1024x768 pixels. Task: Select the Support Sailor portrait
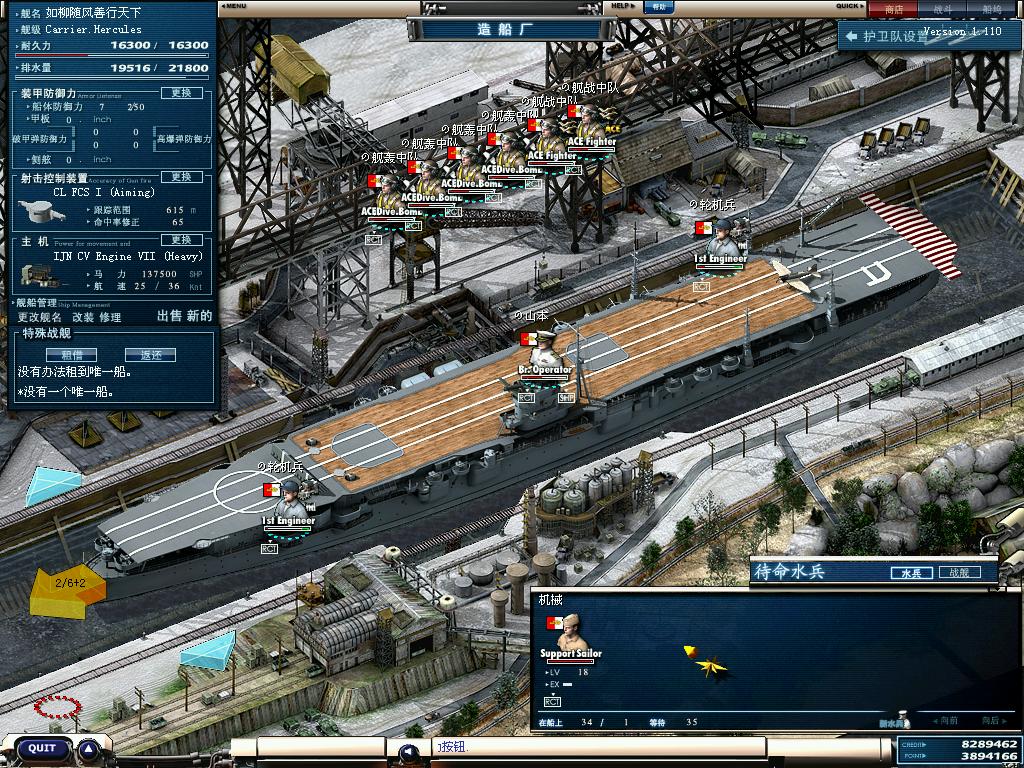click(570, 633)
